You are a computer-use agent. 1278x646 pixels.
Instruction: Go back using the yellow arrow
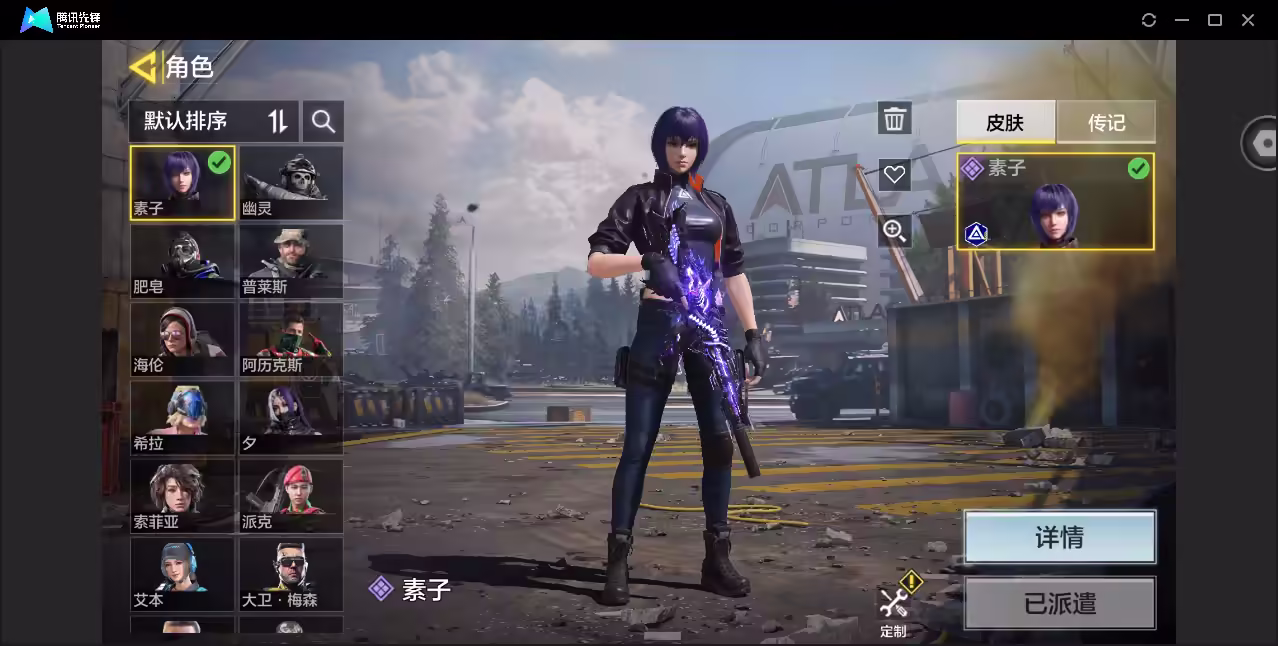(143, 67)
